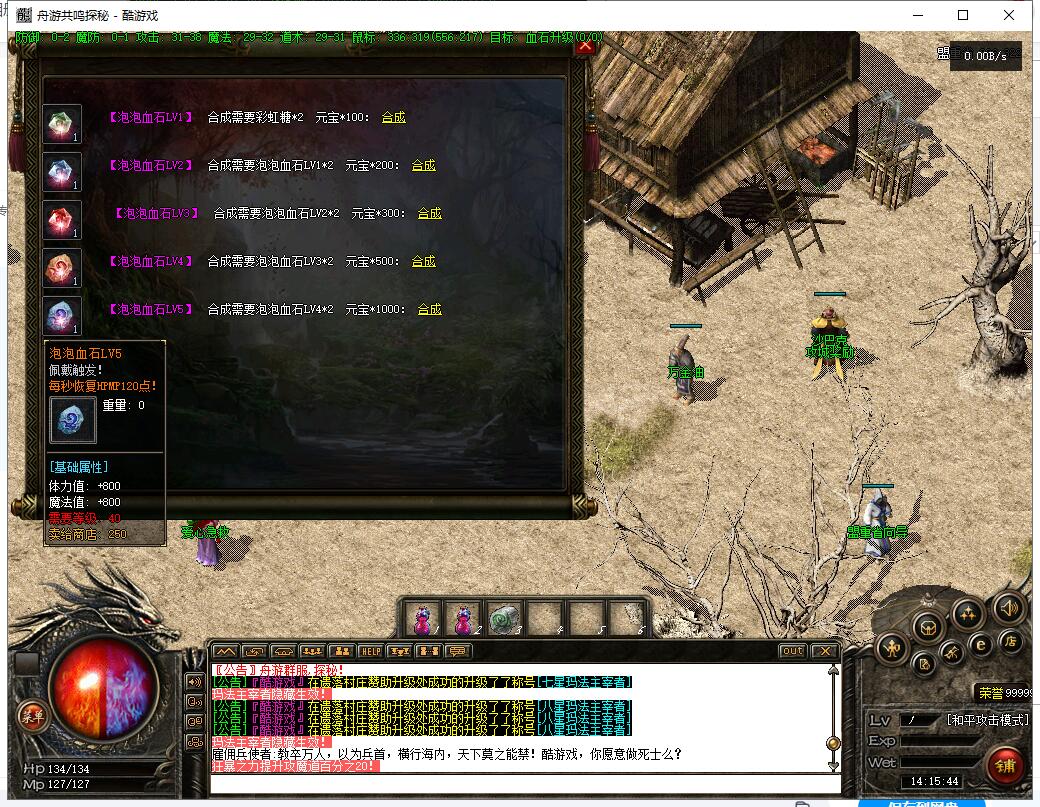Close the chat panel with its X button
Screen dimensions: 1040x807
tap(824, 651)
